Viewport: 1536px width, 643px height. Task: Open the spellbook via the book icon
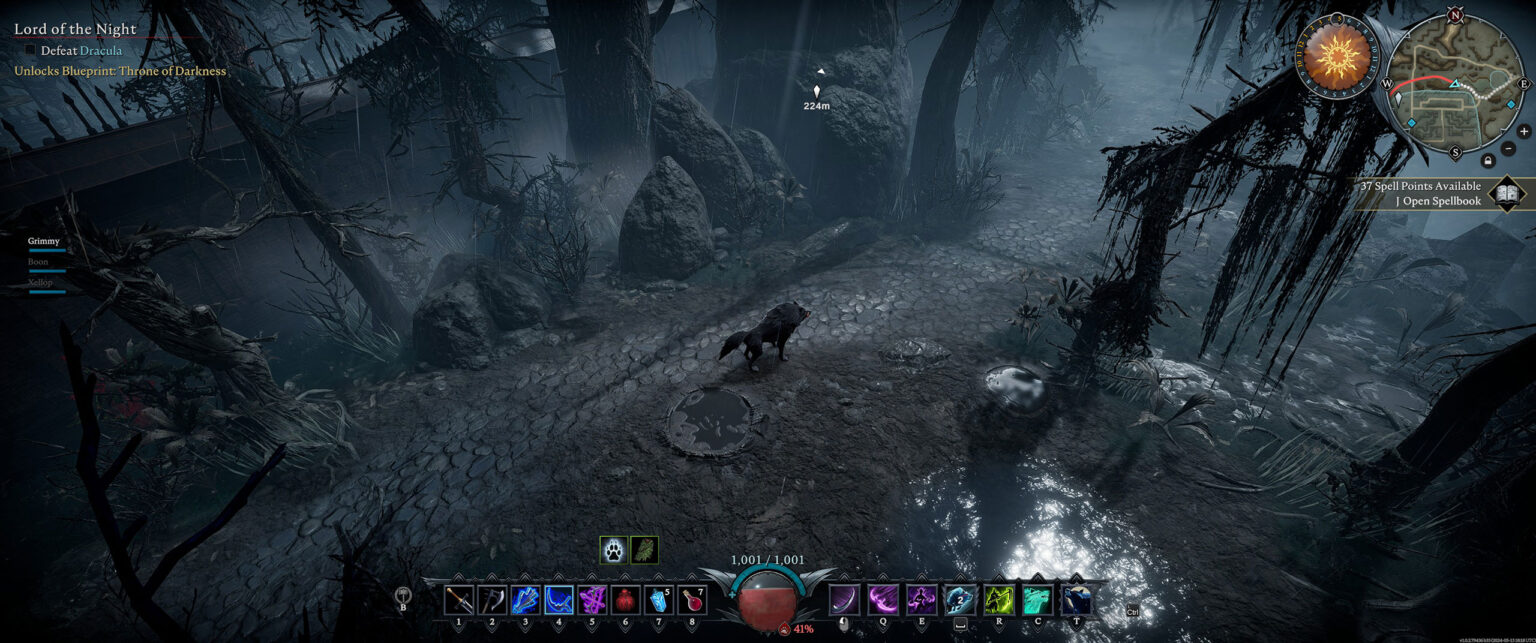(1507, 193)
